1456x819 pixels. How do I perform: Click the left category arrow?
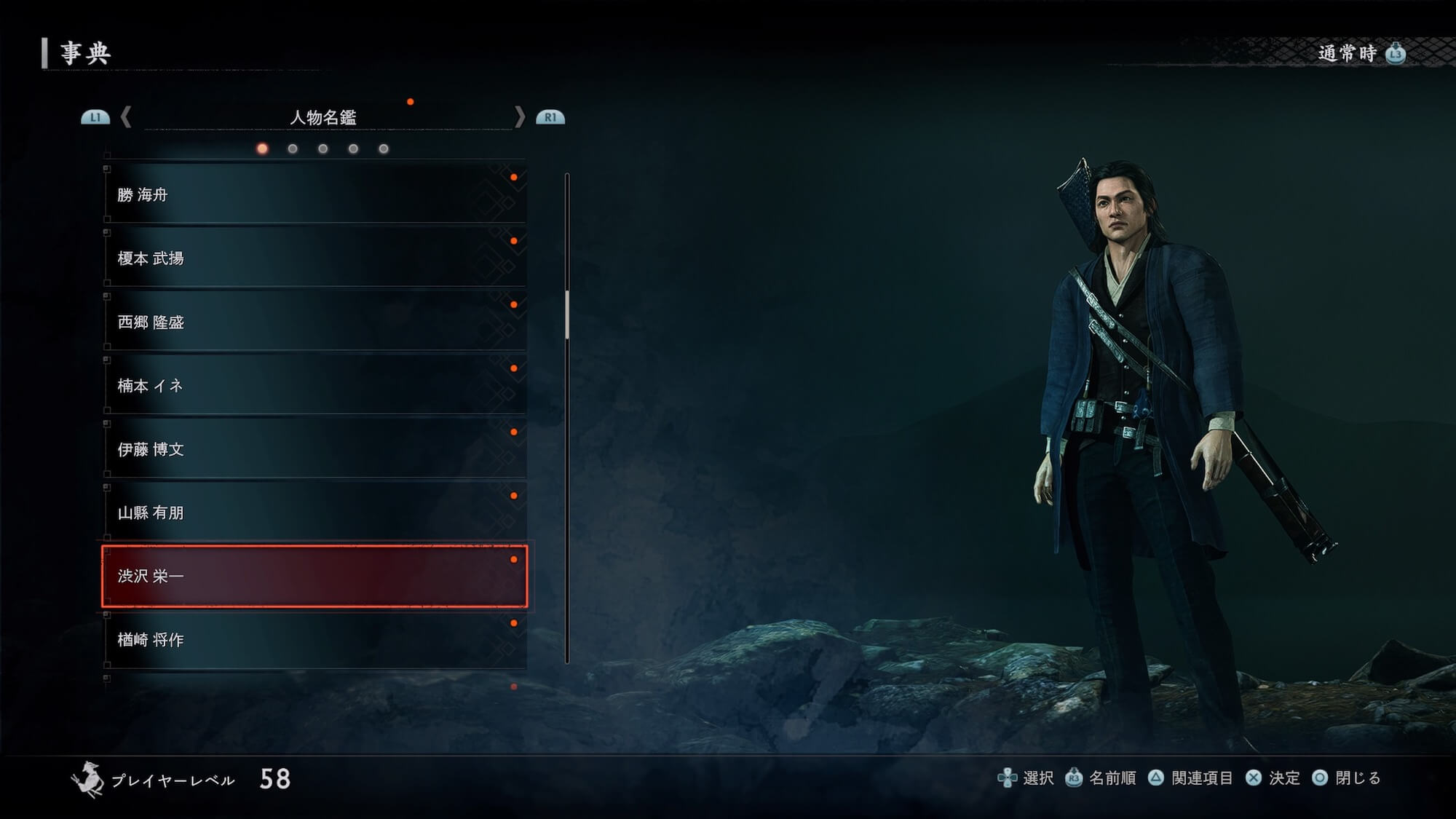click(x=126, y=116)
